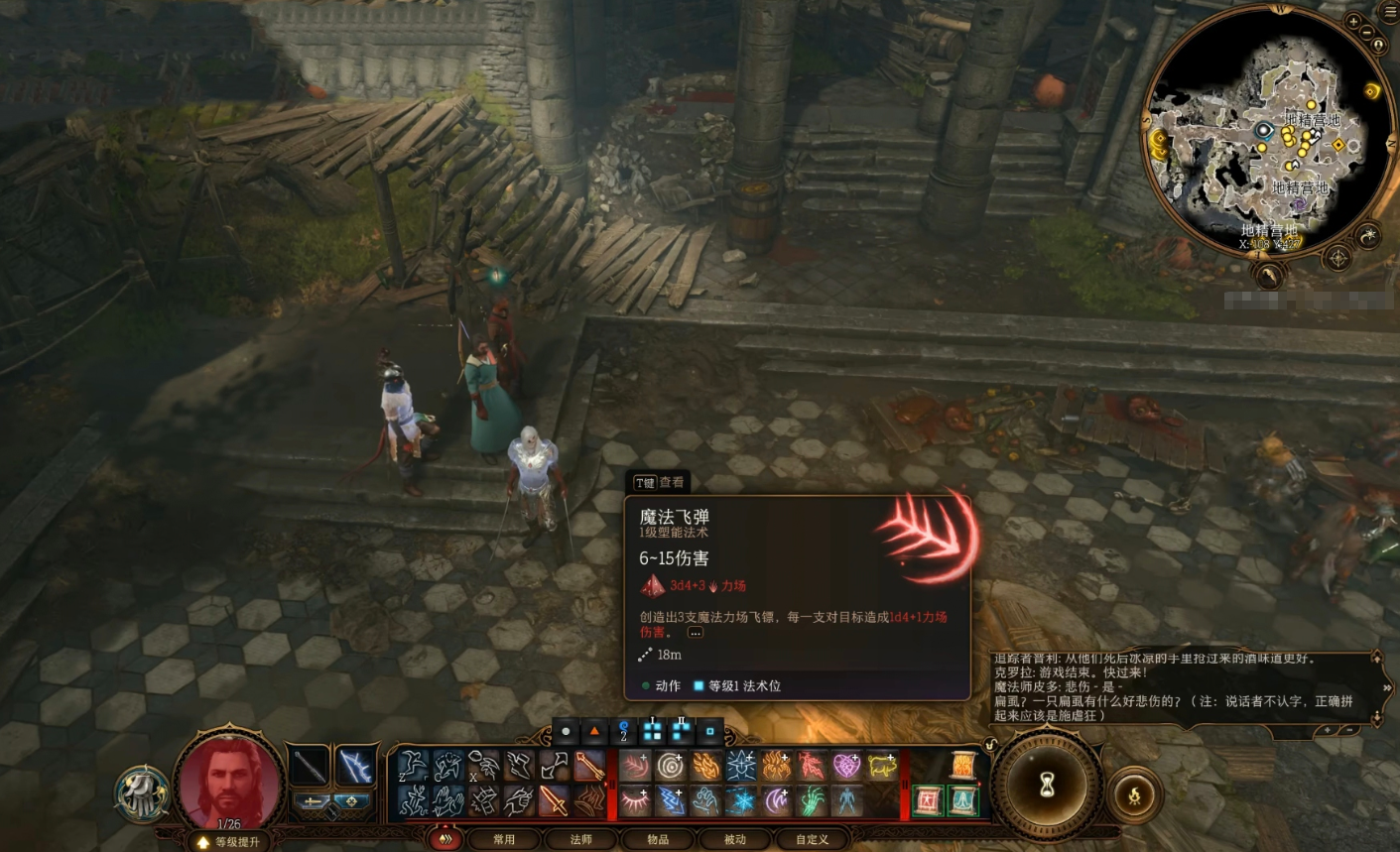This screenshot has width=1400, height=852.
Task: Open the 法师 hotbar tab
Action: point(580,839)
